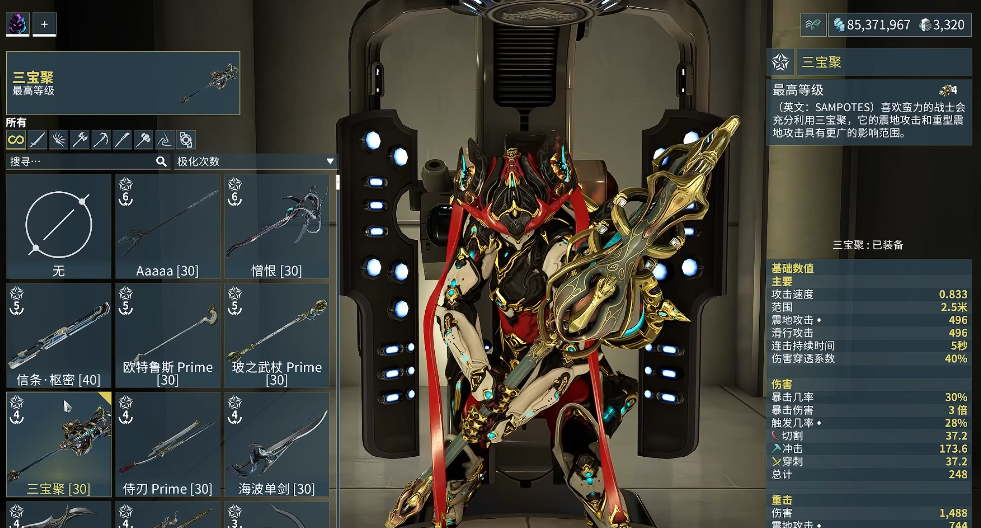Choose the 侍刃 Prime [30] weapon tile
The width and height of the screenshot is (981, 528).
(167, 444)
